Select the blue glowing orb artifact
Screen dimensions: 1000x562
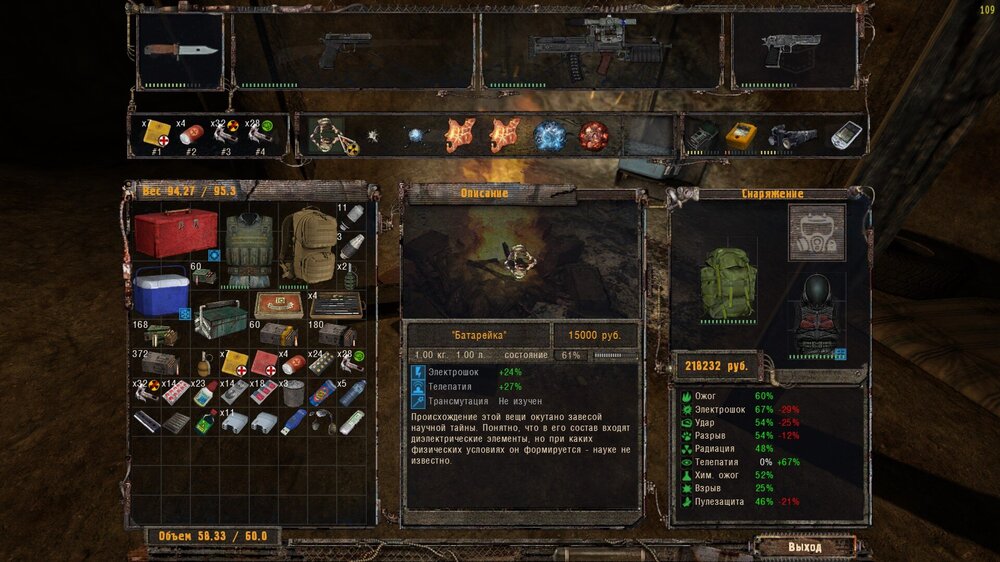point(549,136)
